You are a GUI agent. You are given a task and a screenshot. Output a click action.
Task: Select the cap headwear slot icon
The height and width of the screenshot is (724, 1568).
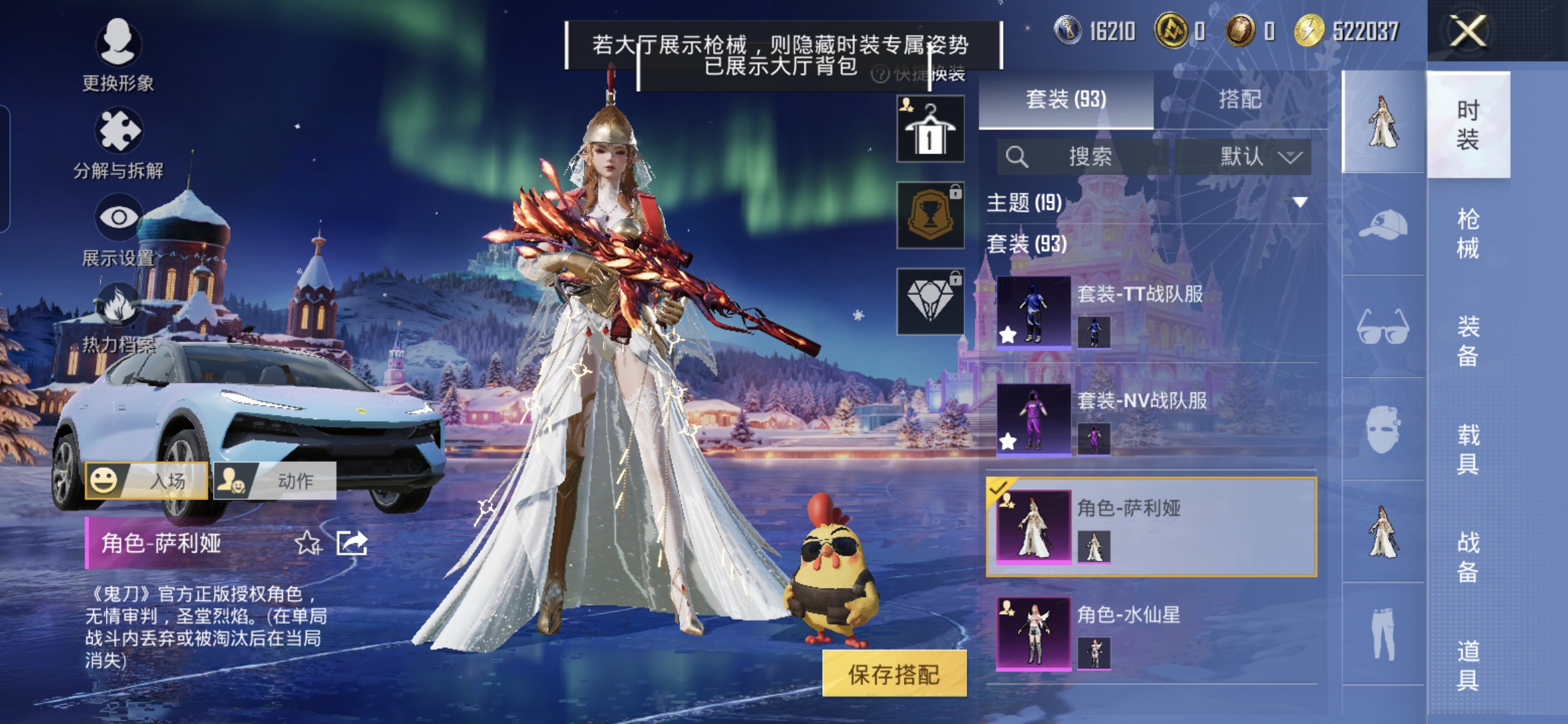click(1383, 225)
